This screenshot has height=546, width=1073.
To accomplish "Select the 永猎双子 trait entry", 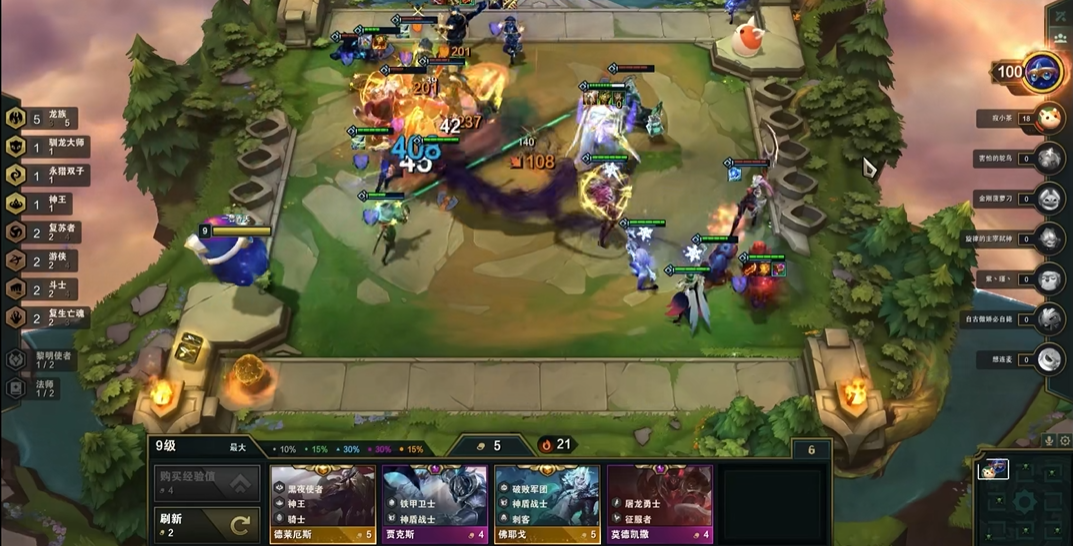I will (x=49, y=175).
